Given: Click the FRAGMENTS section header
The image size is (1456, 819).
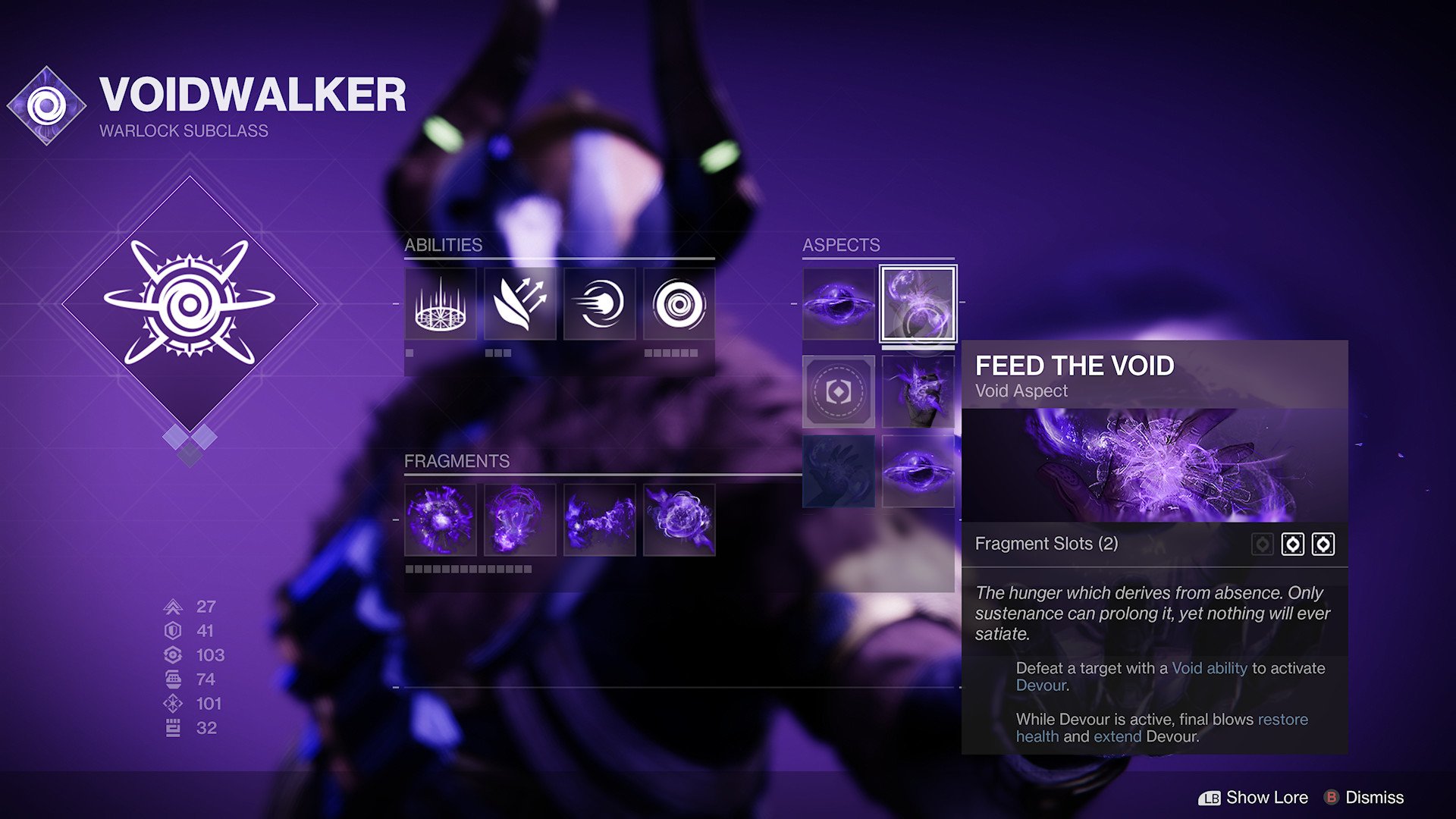Looking at the screenshot, I should click(x=457, y=460).
